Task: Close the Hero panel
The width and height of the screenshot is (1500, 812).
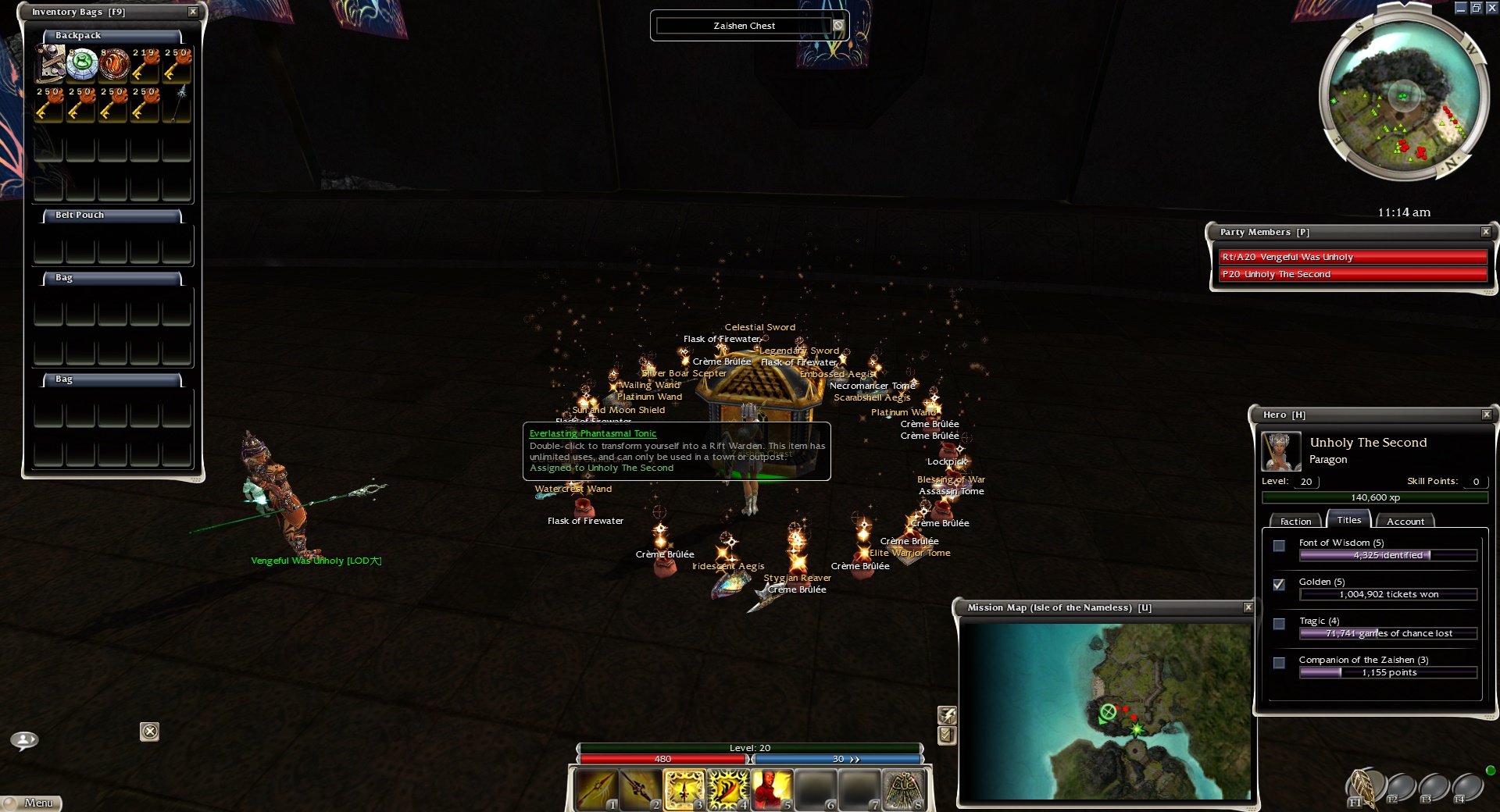Action: [1487, 415]
